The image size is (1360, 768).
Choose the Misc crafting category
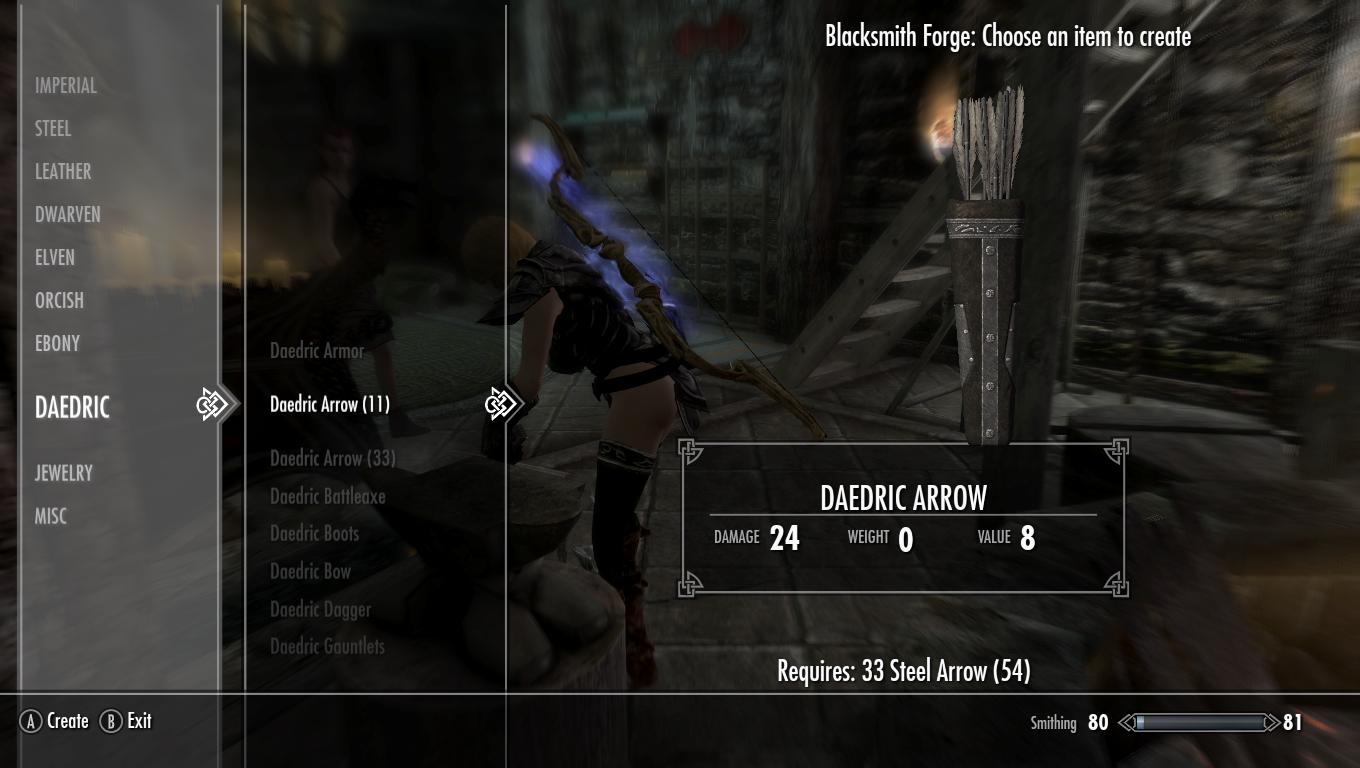click(x=51, y=516)
